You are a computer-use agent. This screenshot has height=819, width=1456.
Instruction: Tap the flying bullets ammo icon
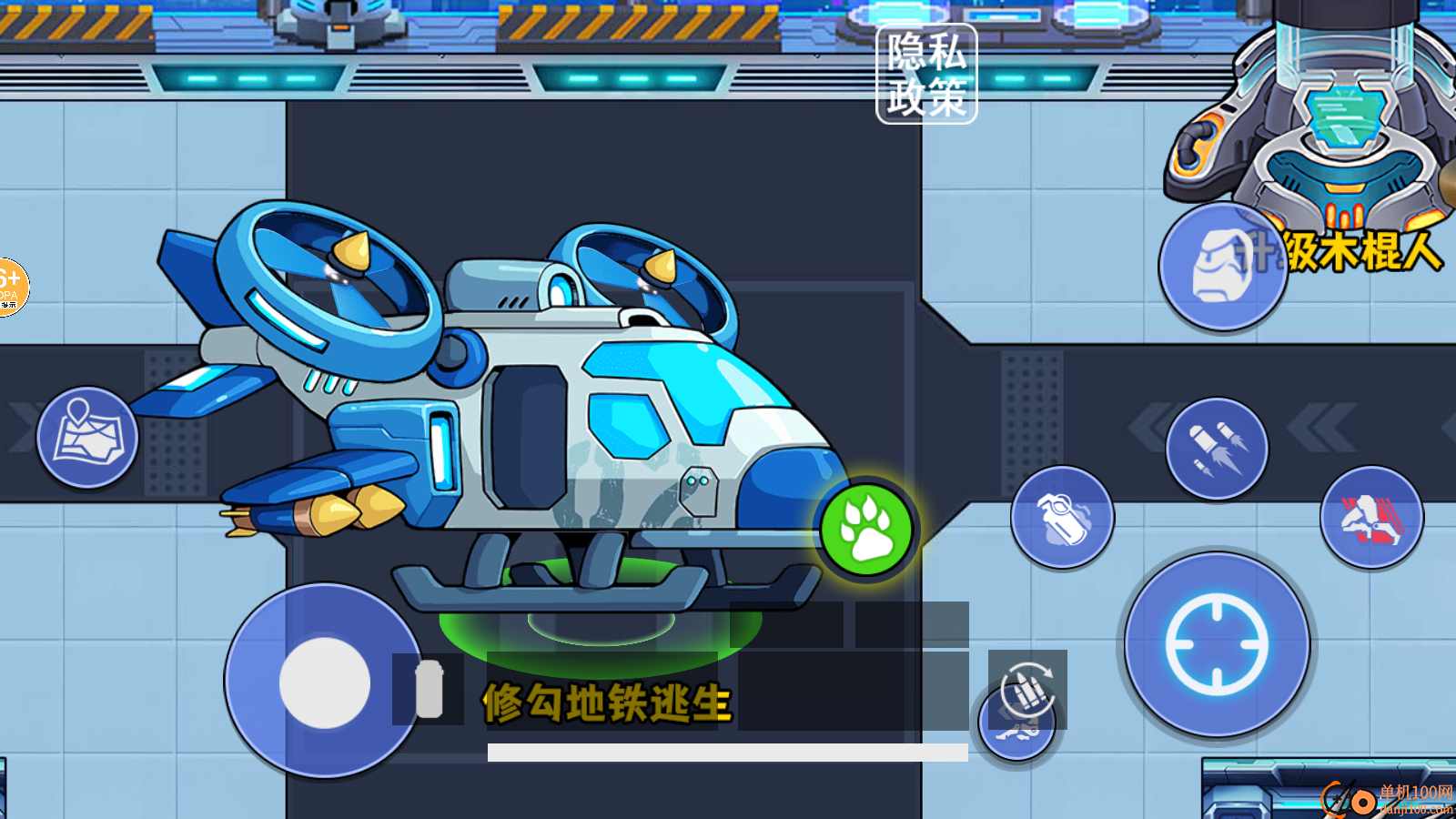(x=1217, y=446)
